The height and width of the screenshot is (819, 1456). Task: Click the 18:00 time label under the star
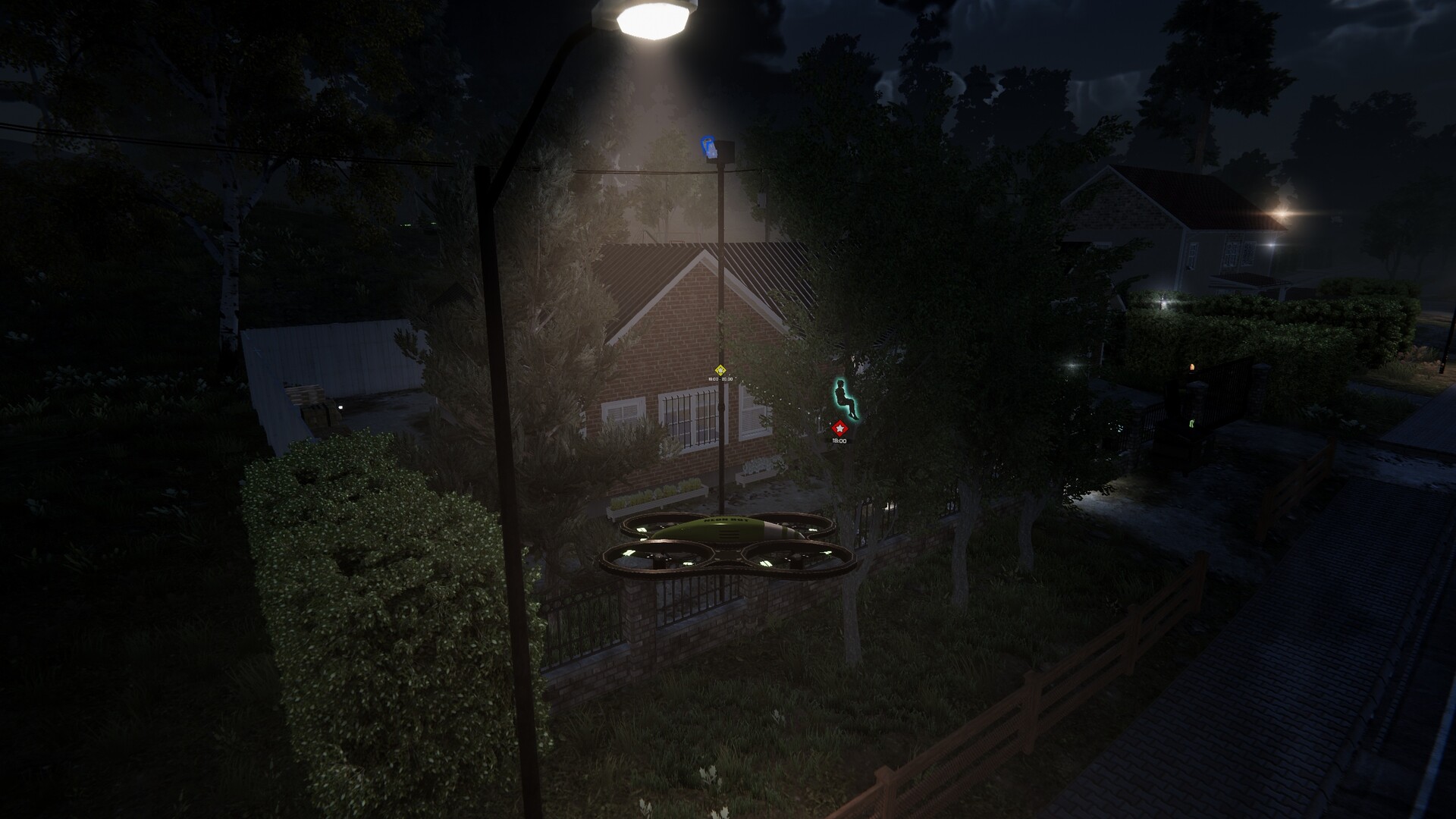coord(839,441)
